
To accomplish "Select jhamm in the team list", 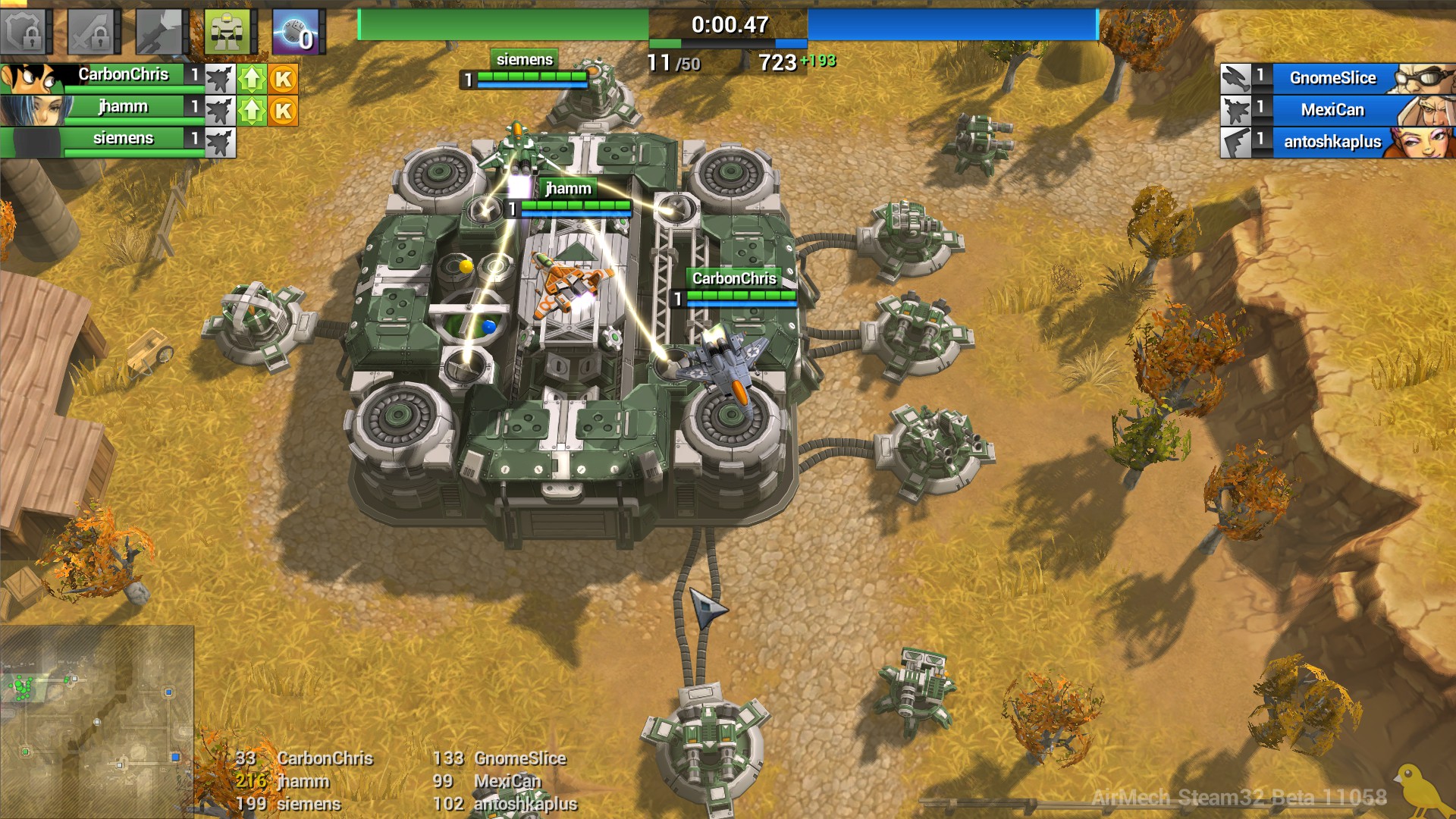I will (x=123, y=107).
